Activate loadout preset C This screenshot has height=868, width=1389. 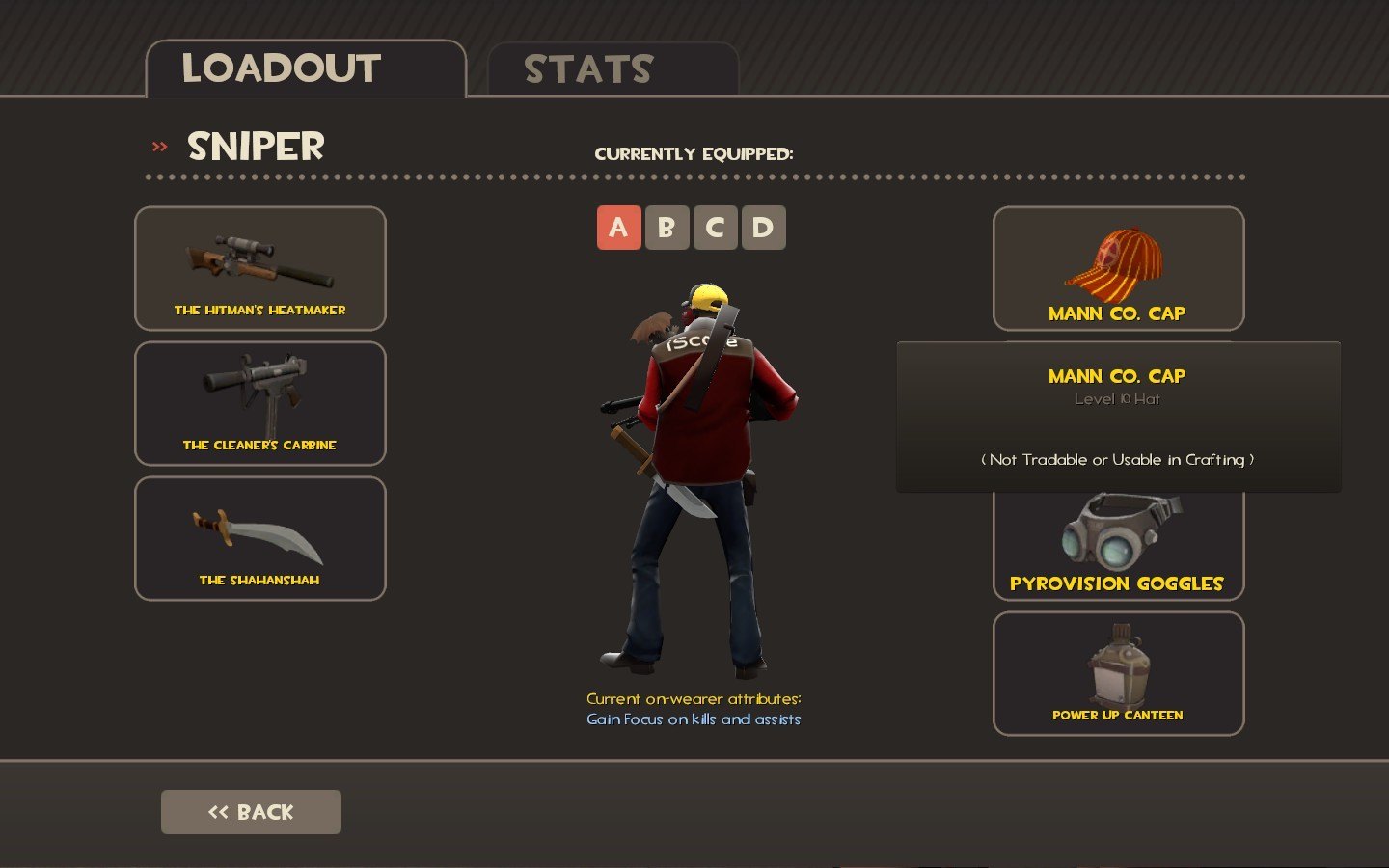pos(715,228)
